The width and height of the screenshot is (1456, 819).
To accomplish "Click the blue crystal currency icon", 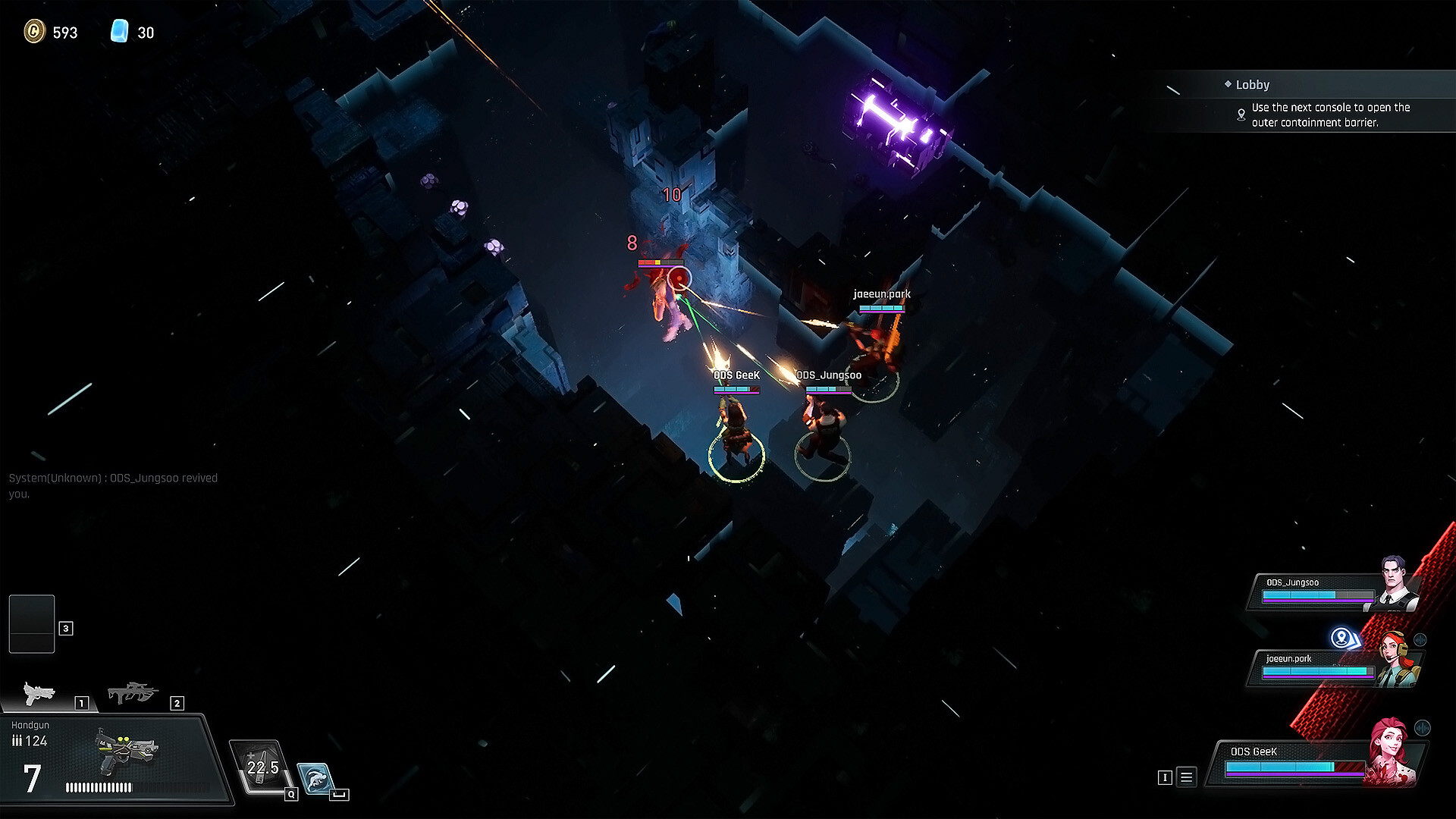I will 121,33.
